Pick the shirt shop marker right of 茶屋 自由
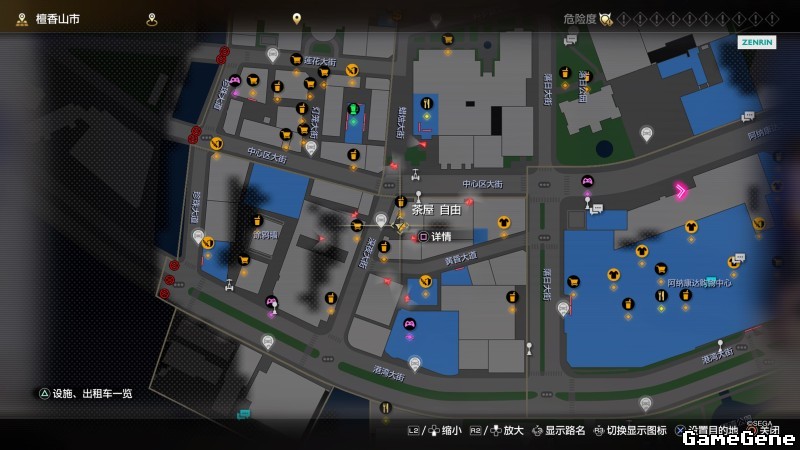This screenshot has height=450, width=800. click(503, 222)
